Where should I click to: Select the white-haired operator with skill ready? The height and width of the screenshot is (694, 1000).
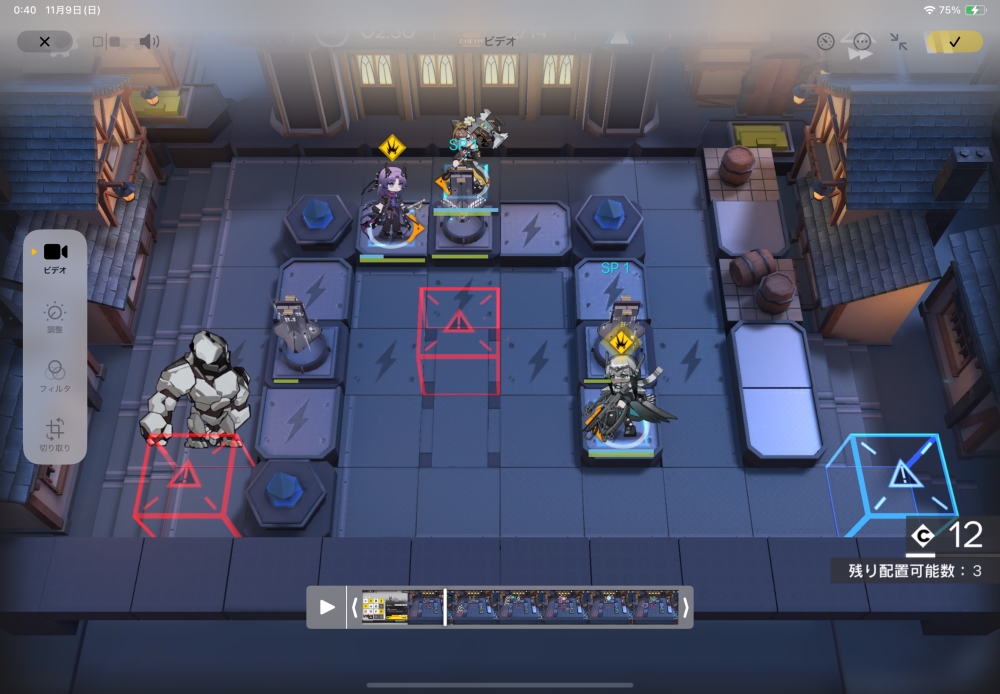point(623,398)
